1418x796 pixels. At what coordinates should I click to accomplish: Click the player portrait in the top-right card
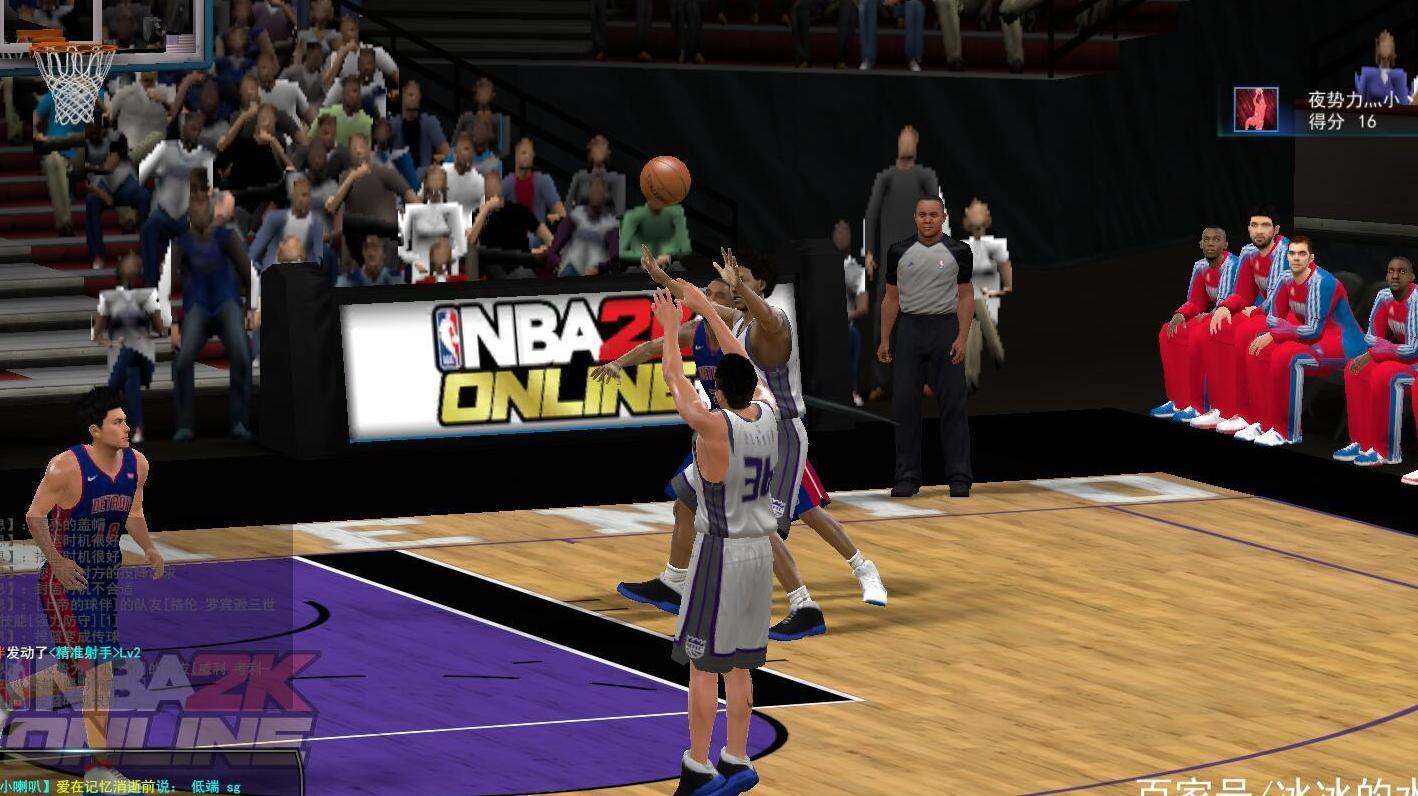coord(1256,108)
